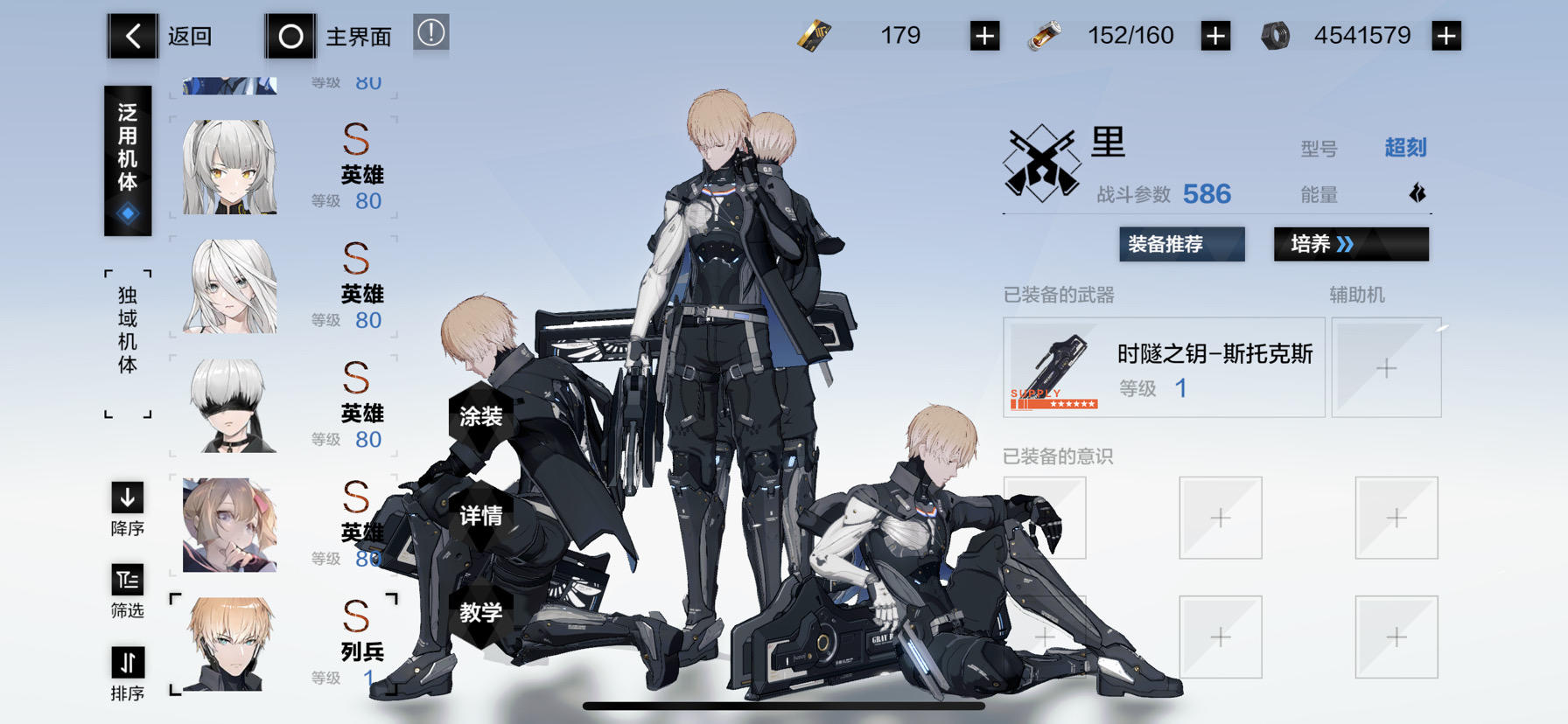Click the 排序 sort icon
Screen dimensions: 1568x724
pos(127,660)
